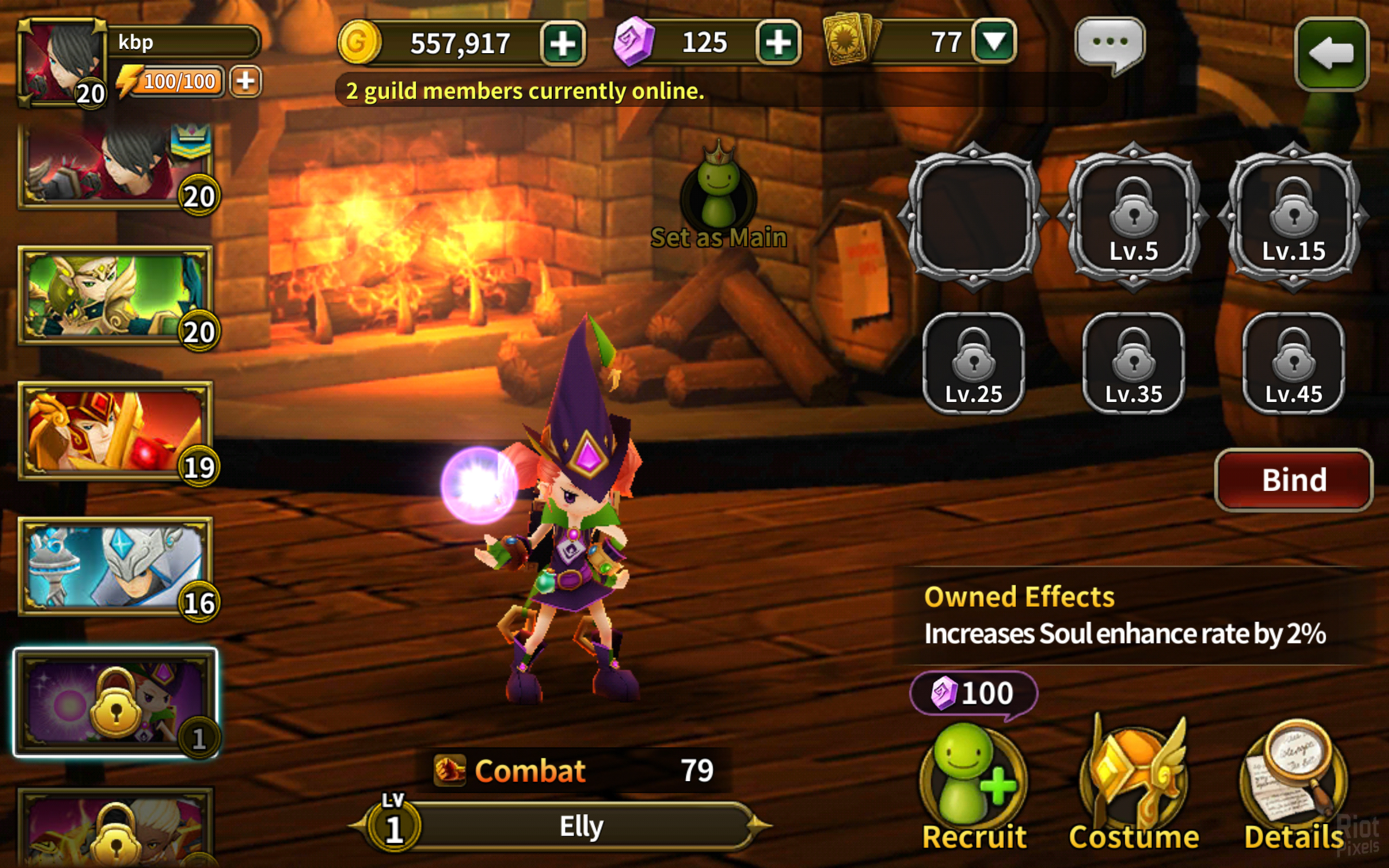Screen dimensions: 1389x868
Task: Select the level 20 green elf archer hero
Action: point(116,296)
